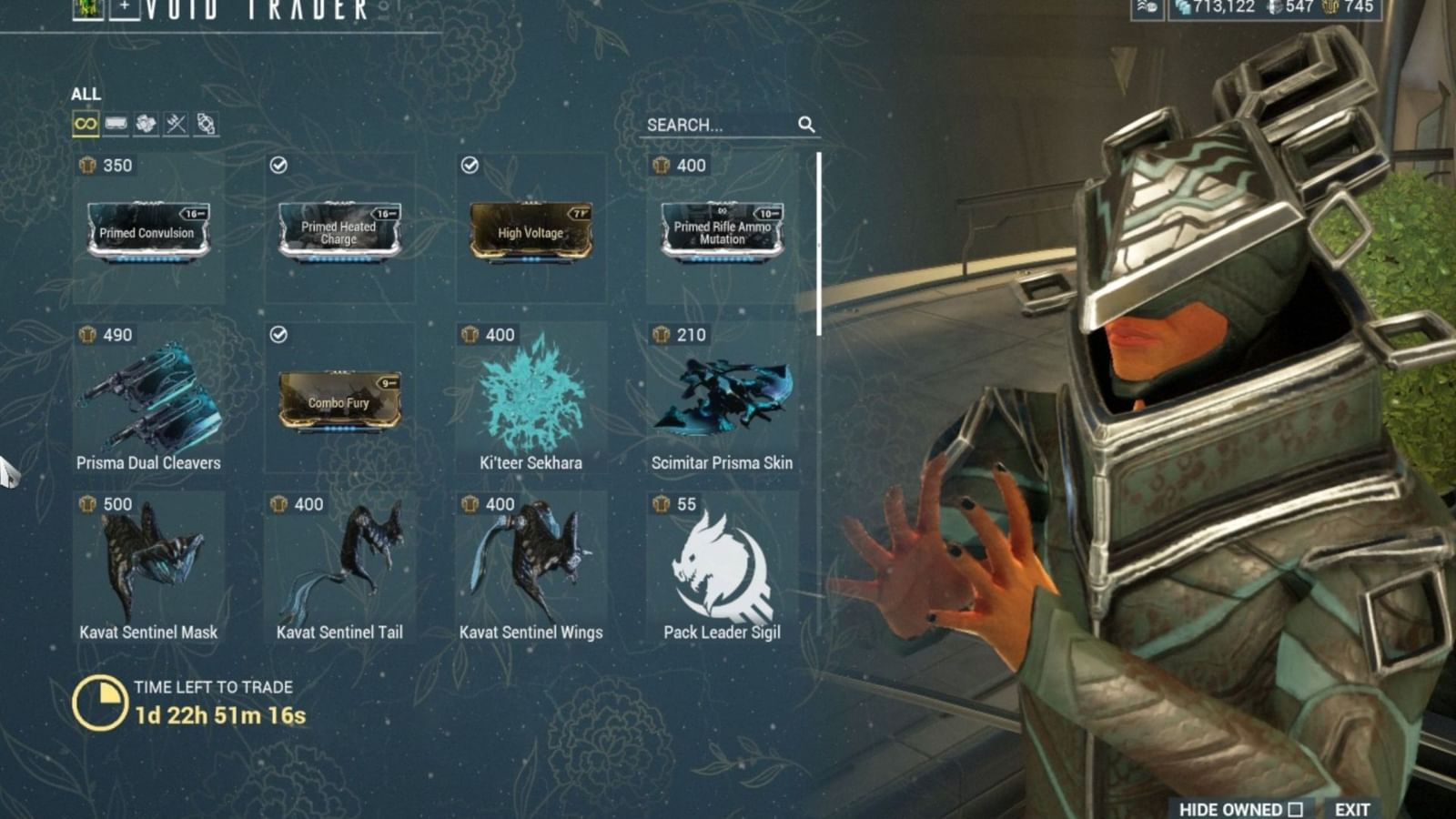The width and height of the screenshot is (1456, 819).
Task: Open the resources filter icon
Action: click(x=146, y=123)
